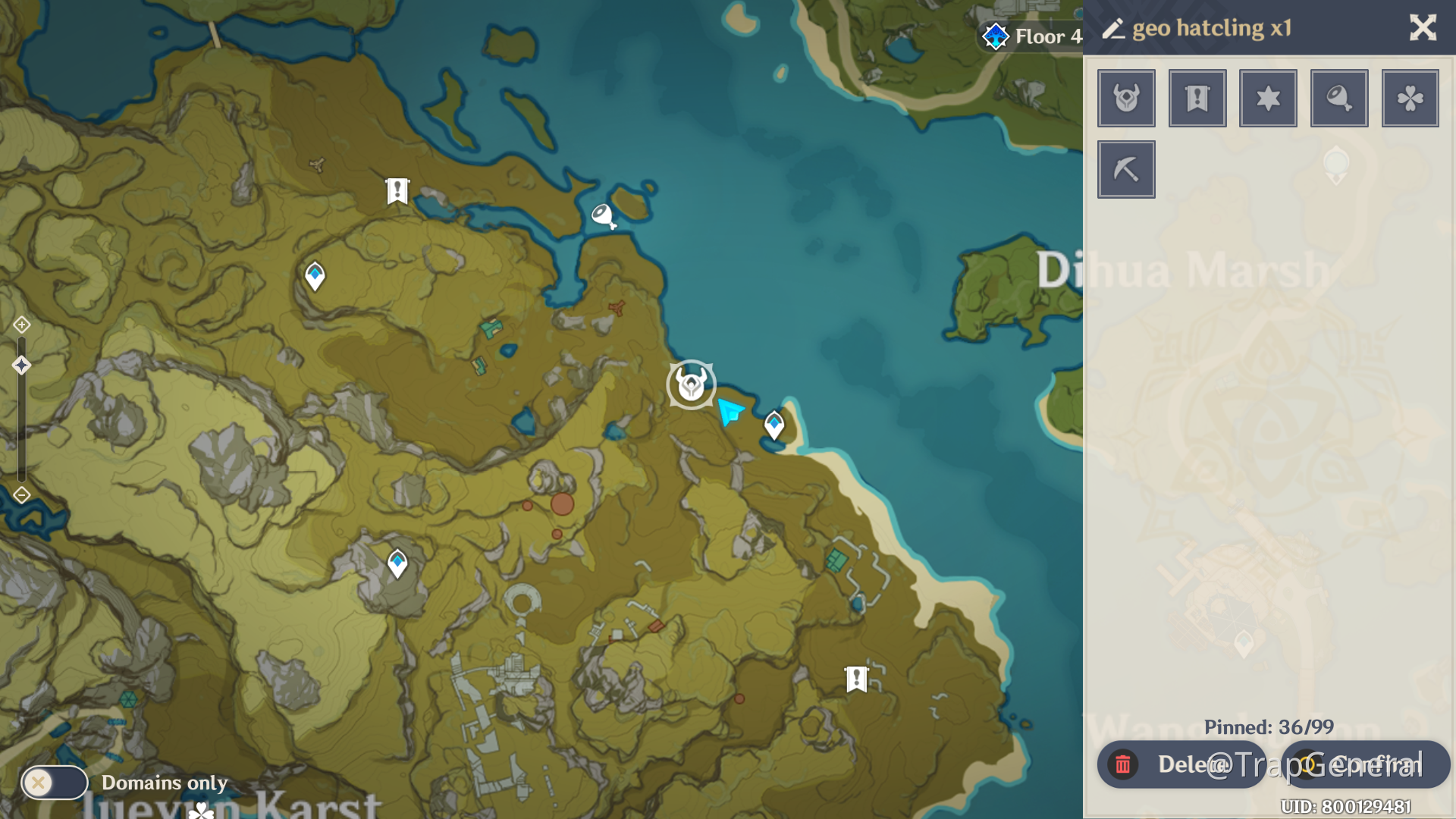1456x819 pixels.
Task: Click the player position arrow on the map
Action: [730, 412]
